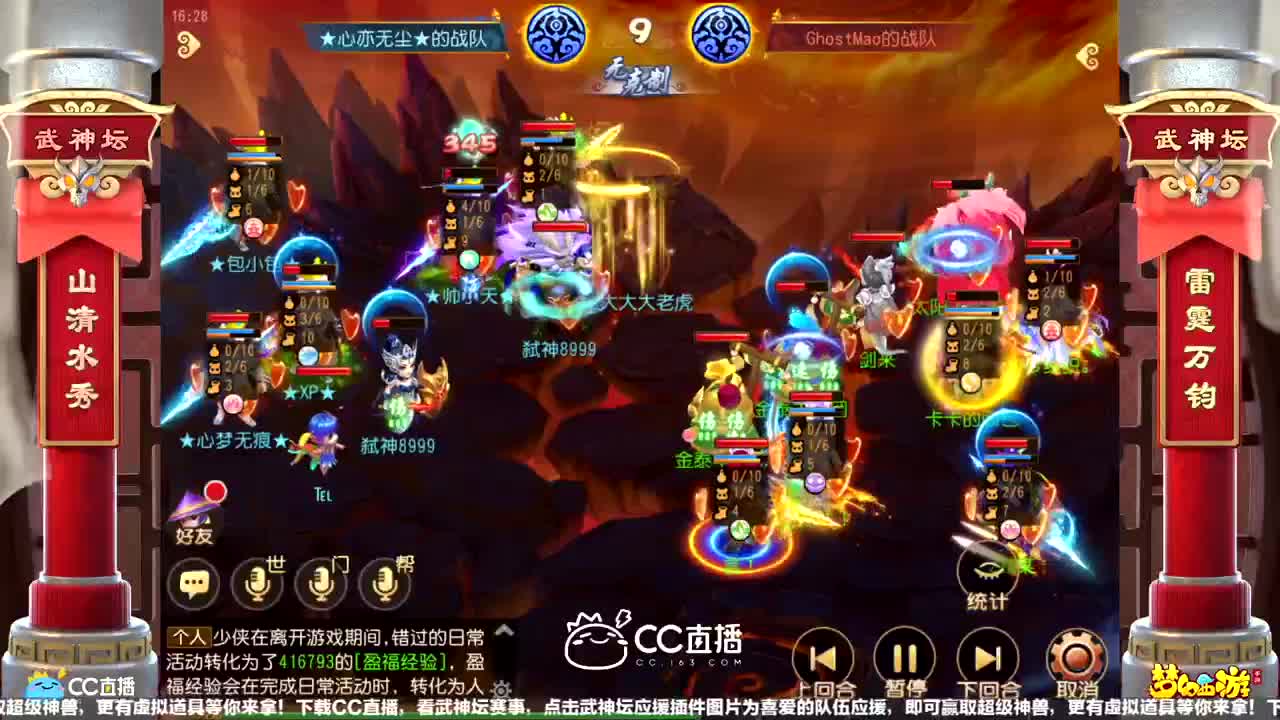Select the 世 world voice channel mic icon
This screenshot has height=720, width=1280.
click(257, 581)
